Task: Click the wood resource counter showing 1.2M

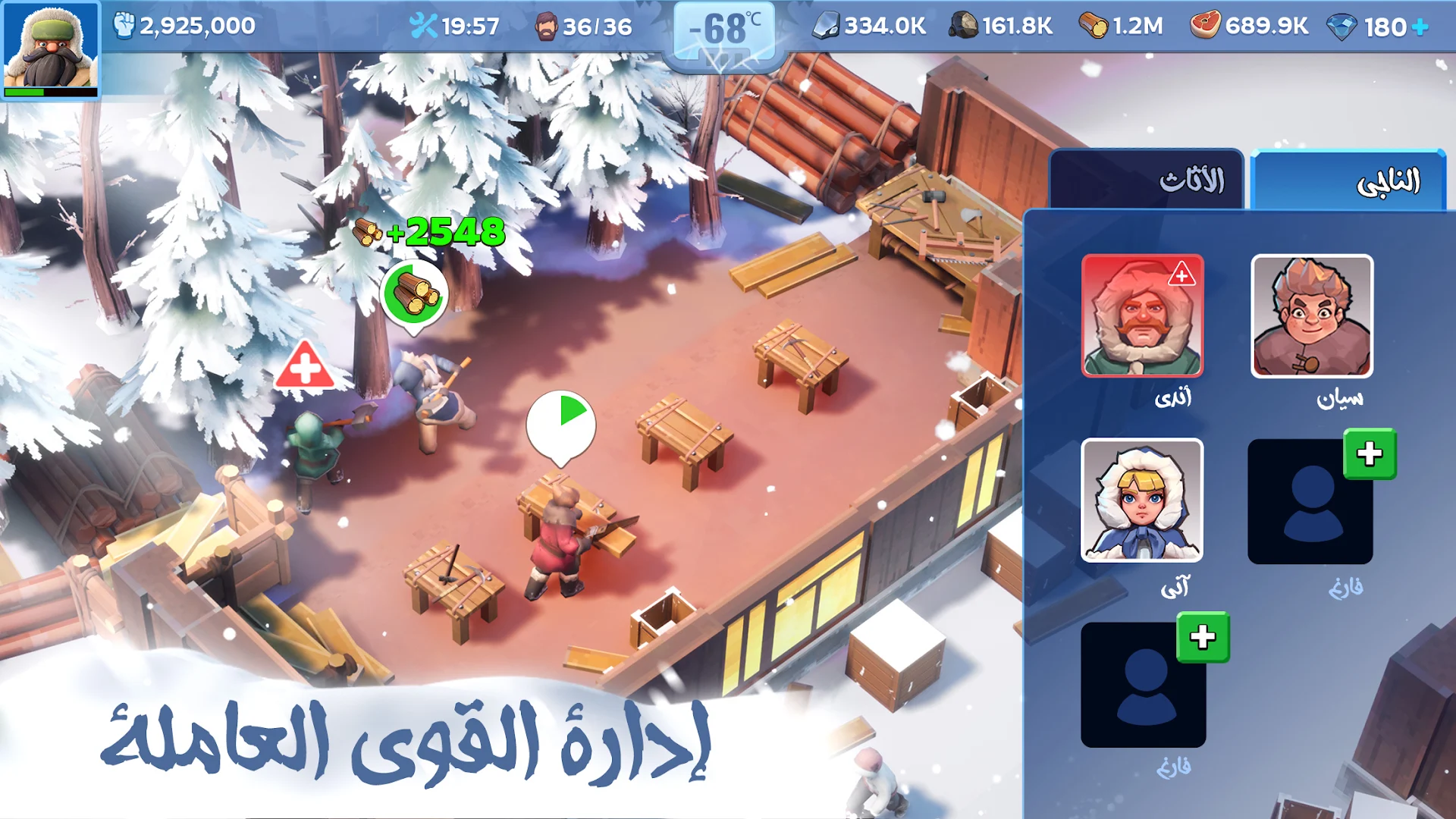Action: coord(1122,24)
